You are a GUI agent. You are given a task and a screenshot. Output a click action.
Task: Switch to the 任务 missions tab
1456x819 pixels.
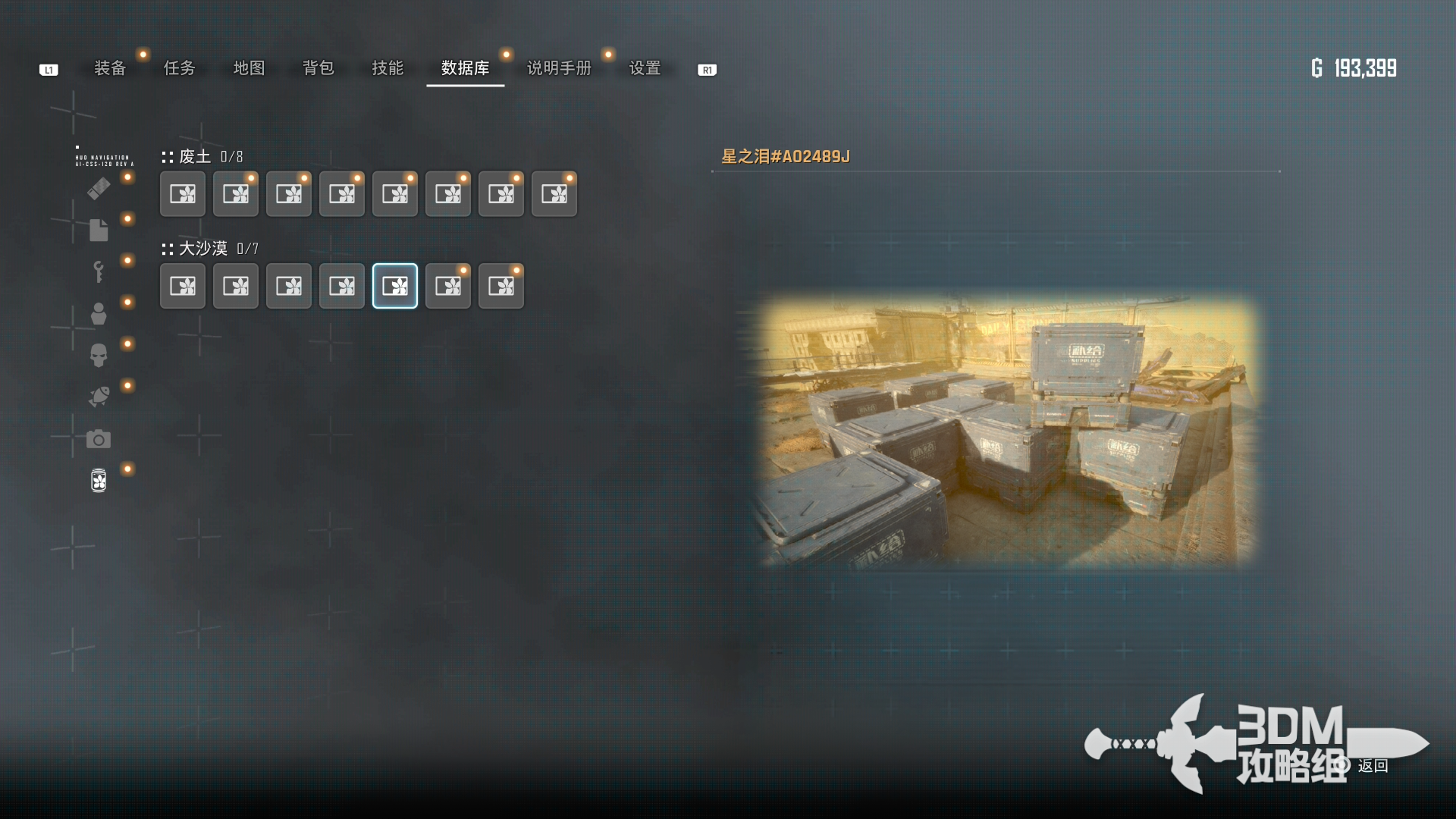click(180, 68)
